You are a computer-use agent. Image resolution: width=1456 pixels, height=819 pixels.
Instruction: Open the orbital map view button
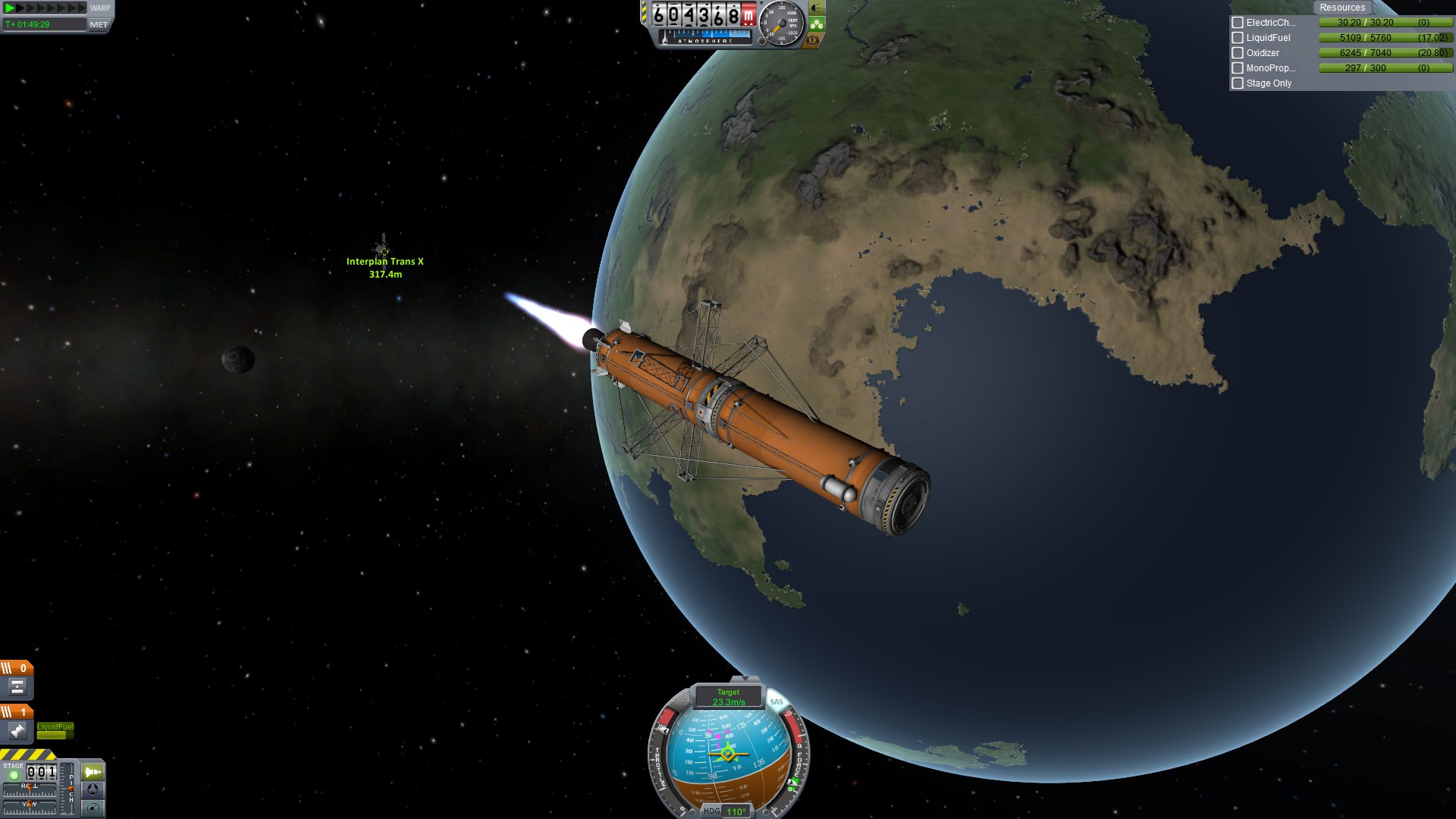pos(93,808)
